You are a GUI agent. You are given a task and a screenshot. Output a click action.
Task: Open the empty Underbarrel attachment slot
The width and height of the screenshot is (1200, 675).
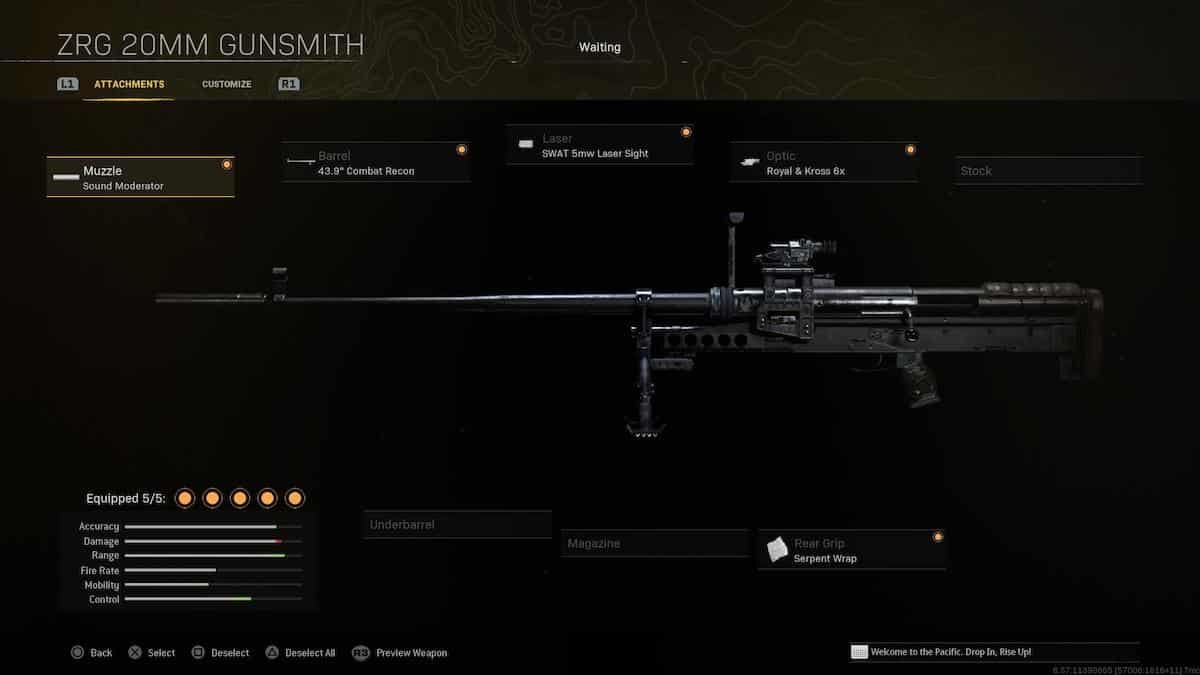click(x=457, y=525)
